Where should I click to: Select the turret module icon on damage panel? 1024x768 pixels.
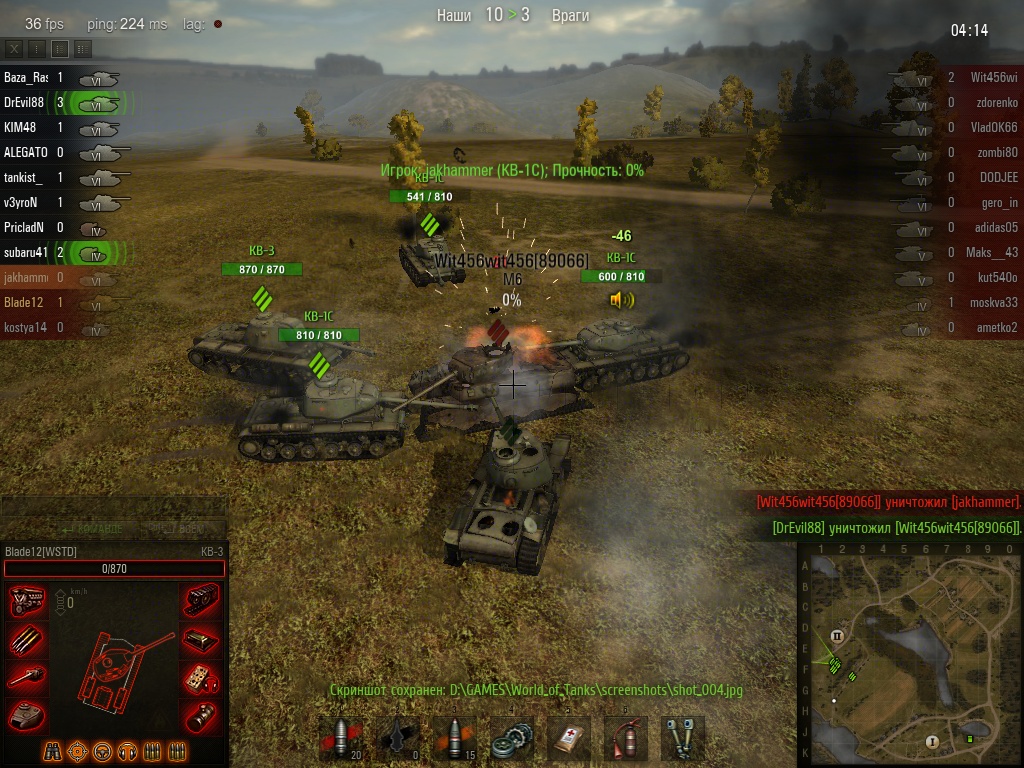(x=26, y=714)
